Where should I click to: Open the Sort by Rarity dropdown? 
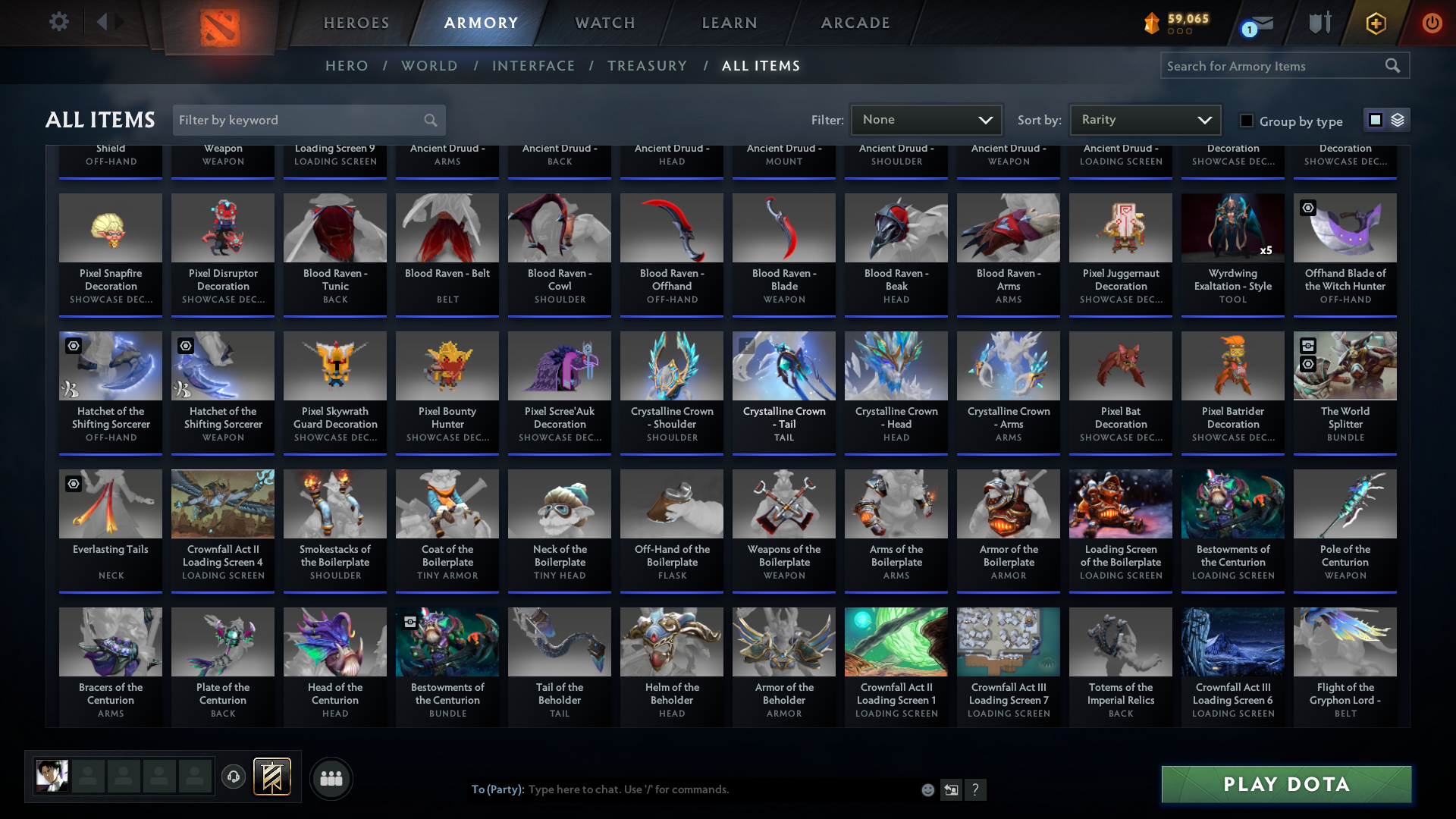pos(1144,119)
